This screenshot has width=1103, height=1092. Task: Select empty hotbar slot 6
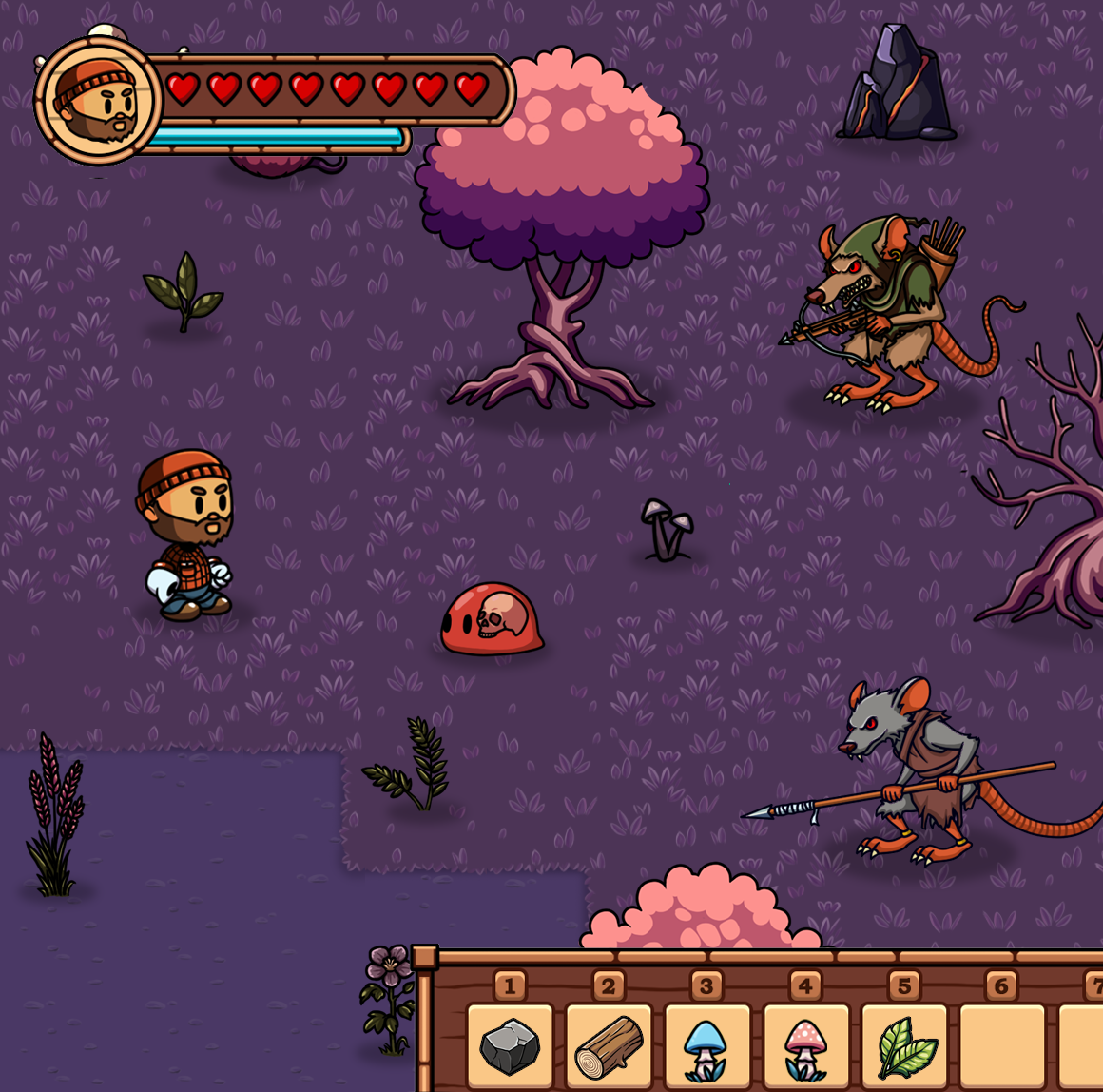click(1002, 1045)
